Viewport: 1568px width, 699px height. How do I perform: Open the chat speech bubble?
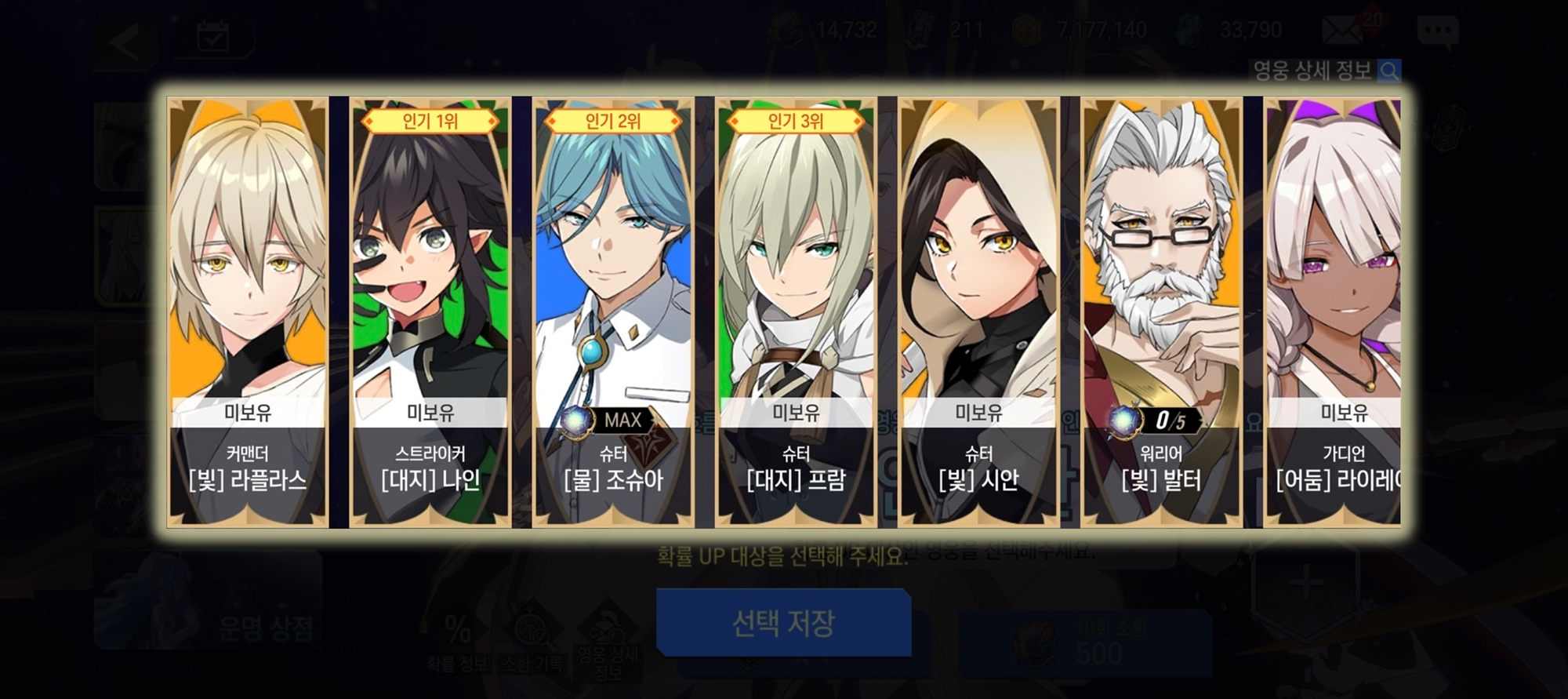point(1437,31)
